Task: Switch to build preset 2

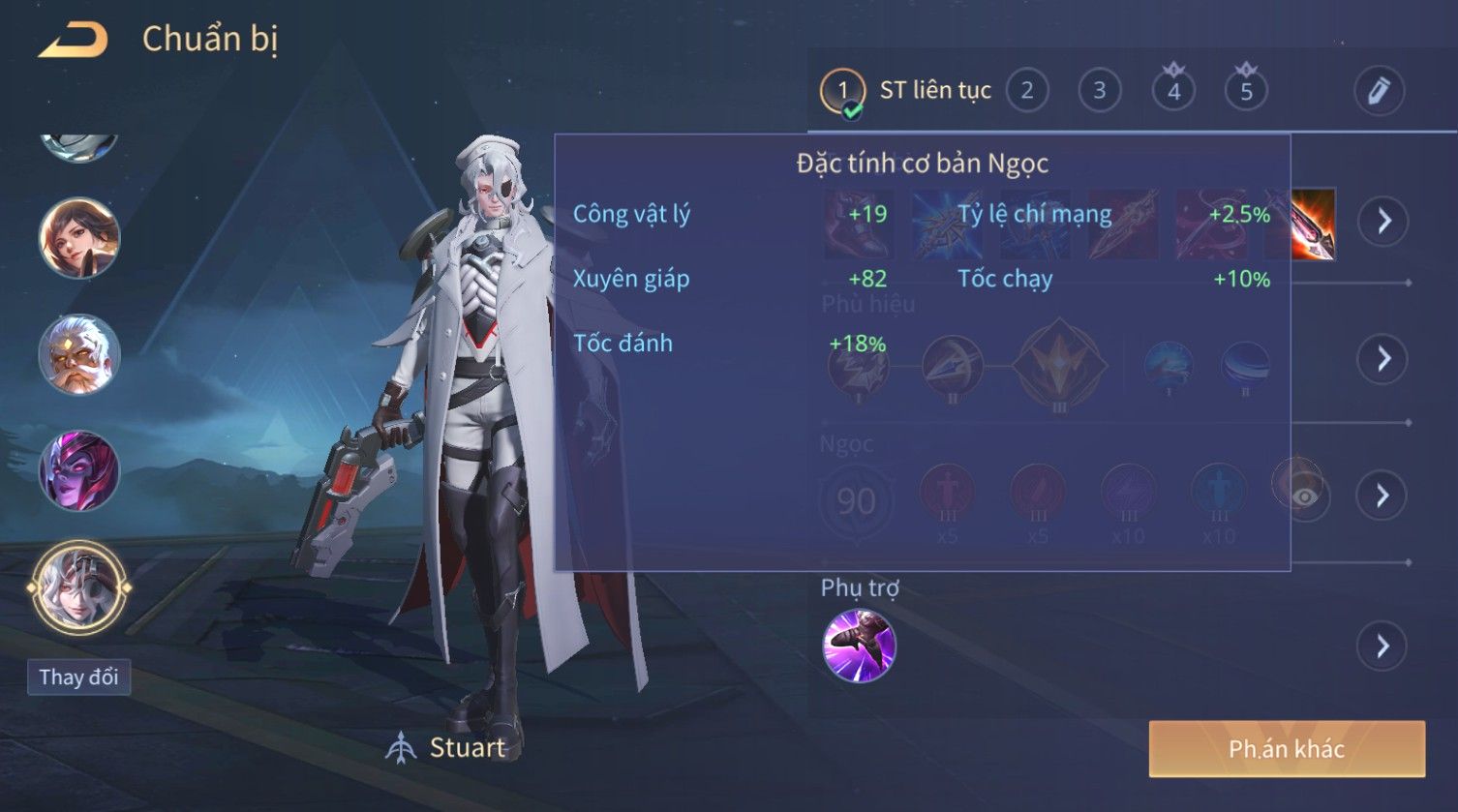Action: coord(1026,91)
